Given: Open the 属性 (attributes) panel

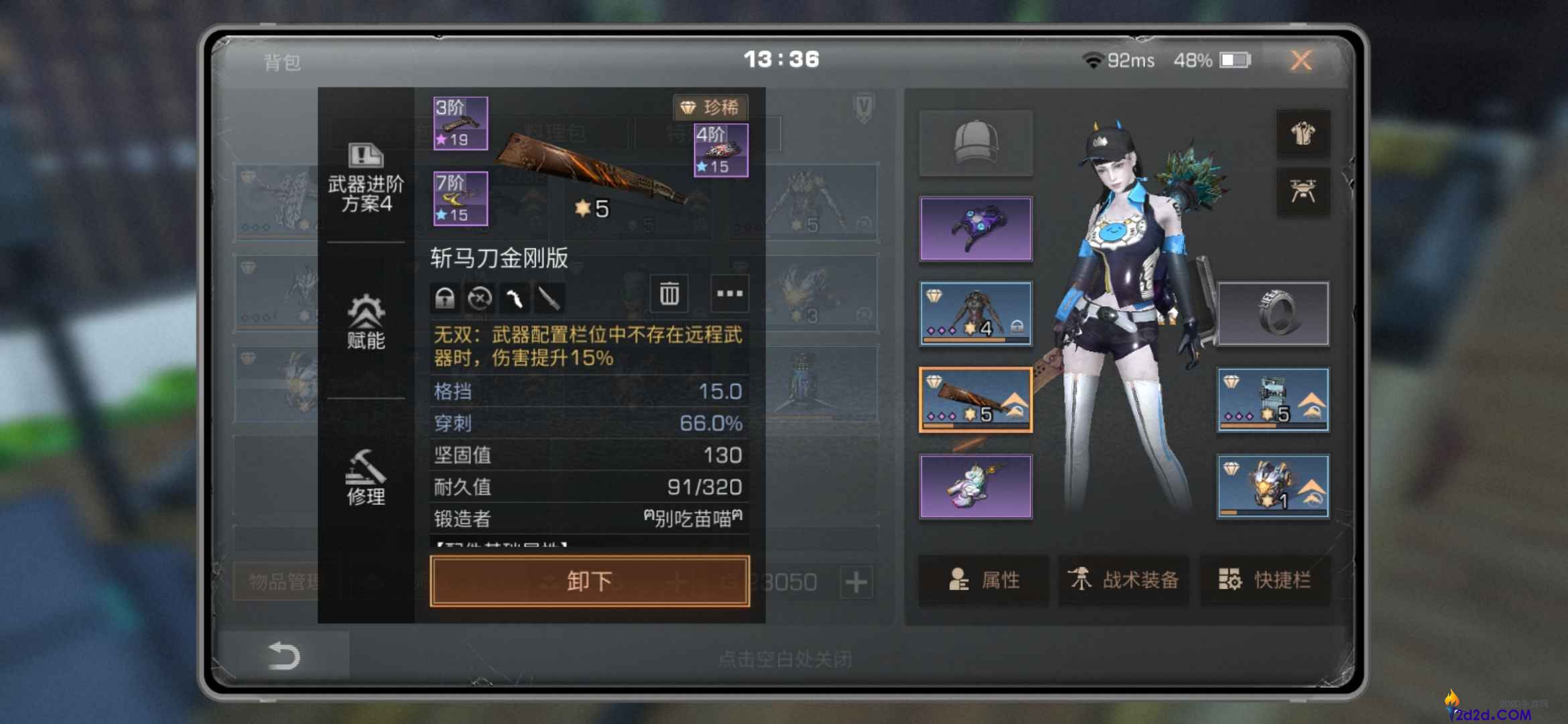Looking at the screenshot, I should click(983, 582).
